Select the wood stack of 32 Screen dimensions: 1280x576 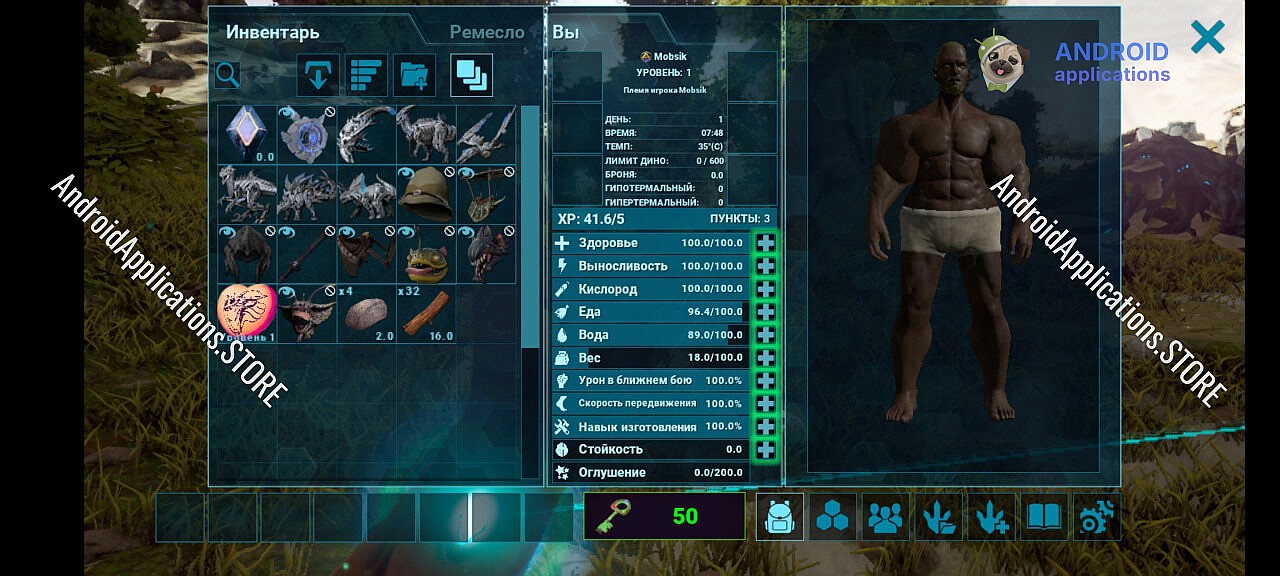click(x=426, y=314)
